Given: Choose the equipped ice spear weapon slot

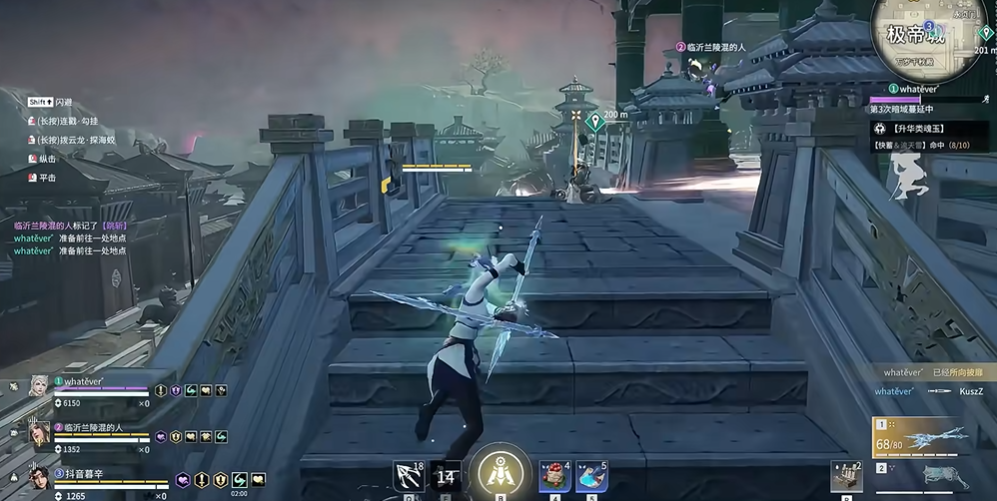Looking at the screenshot, I should tap(921, 436).
